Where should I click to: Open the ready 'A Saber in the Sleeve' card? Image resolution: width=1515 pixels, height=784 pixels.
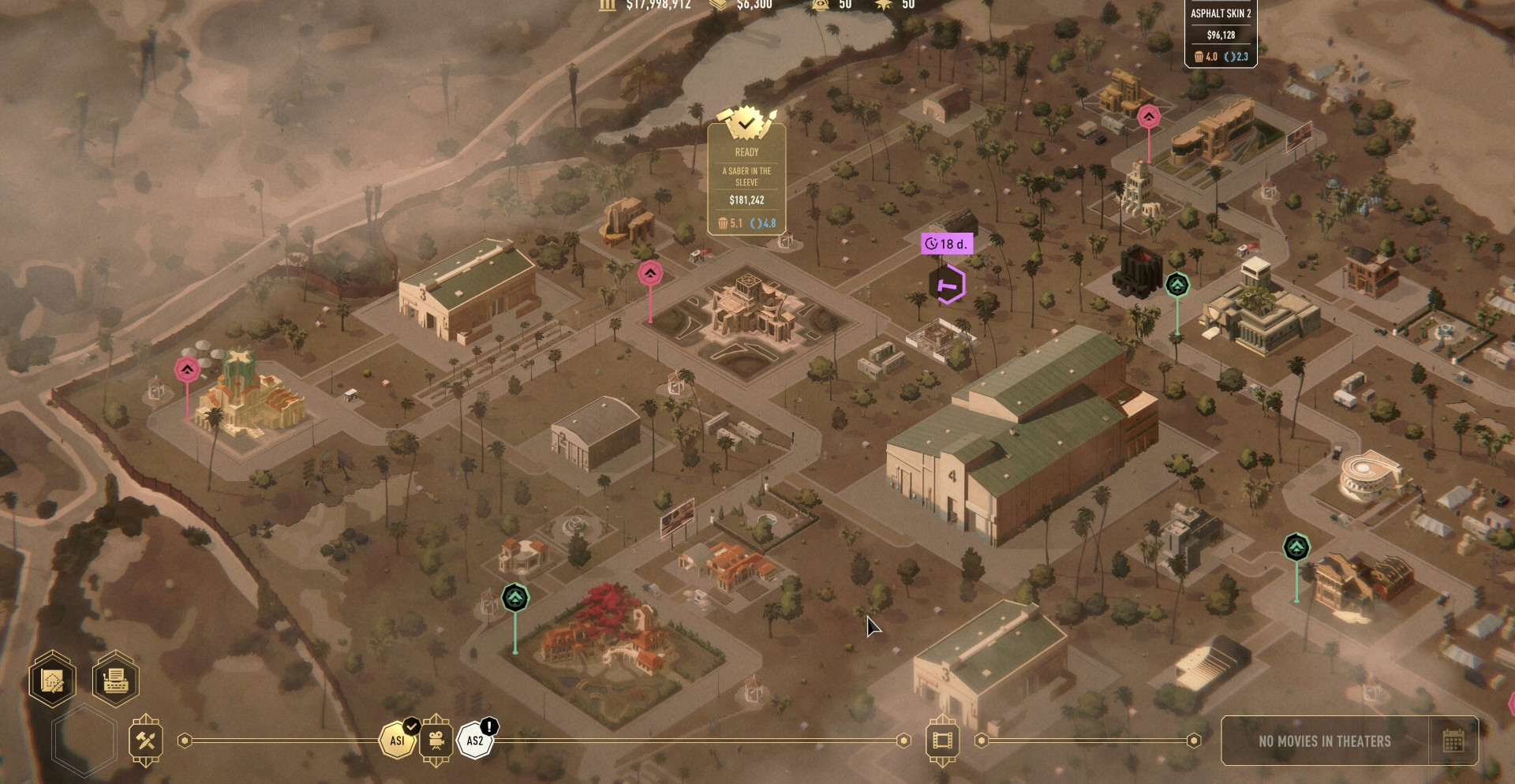[746, 180]
